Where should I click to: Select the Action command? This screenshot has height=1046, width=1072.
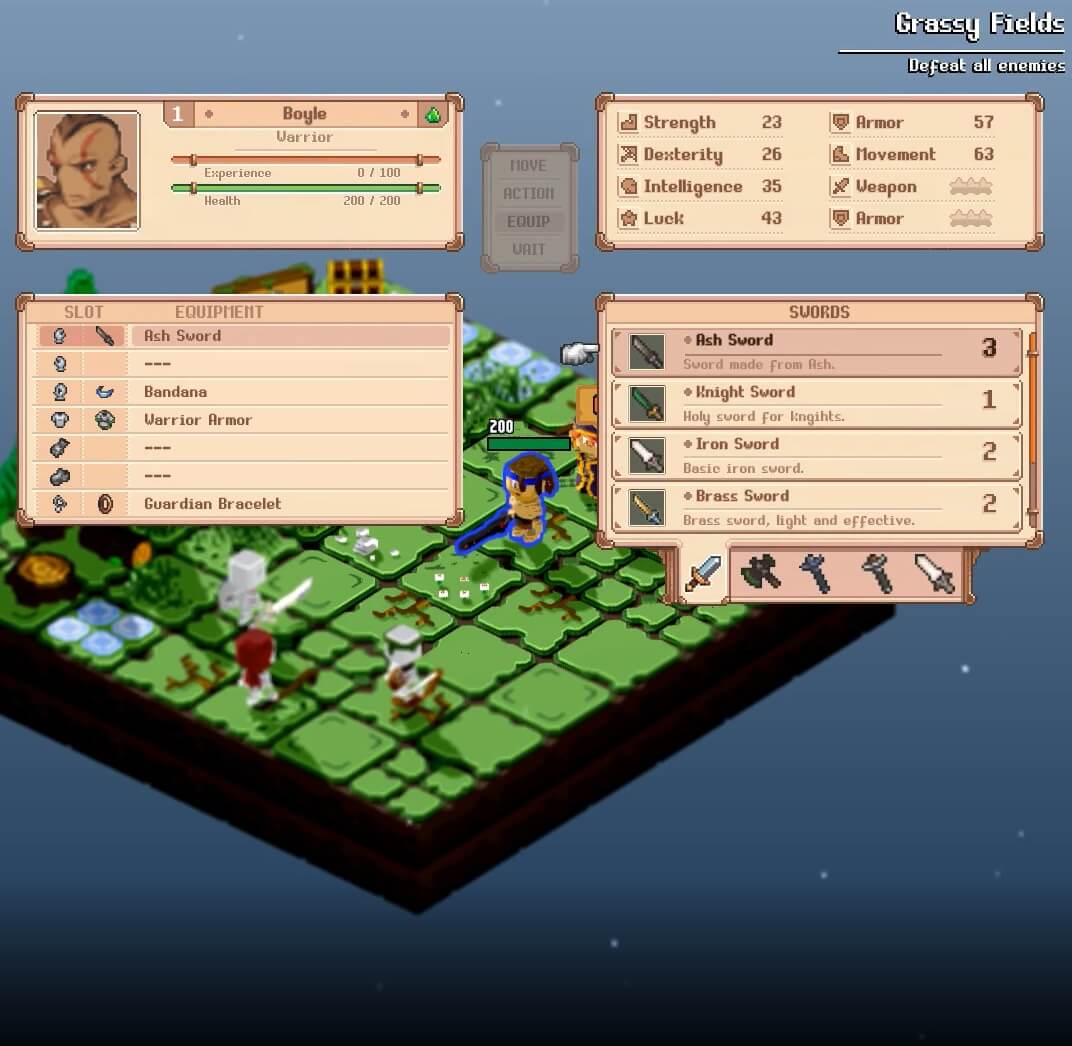tap(529, 194)
